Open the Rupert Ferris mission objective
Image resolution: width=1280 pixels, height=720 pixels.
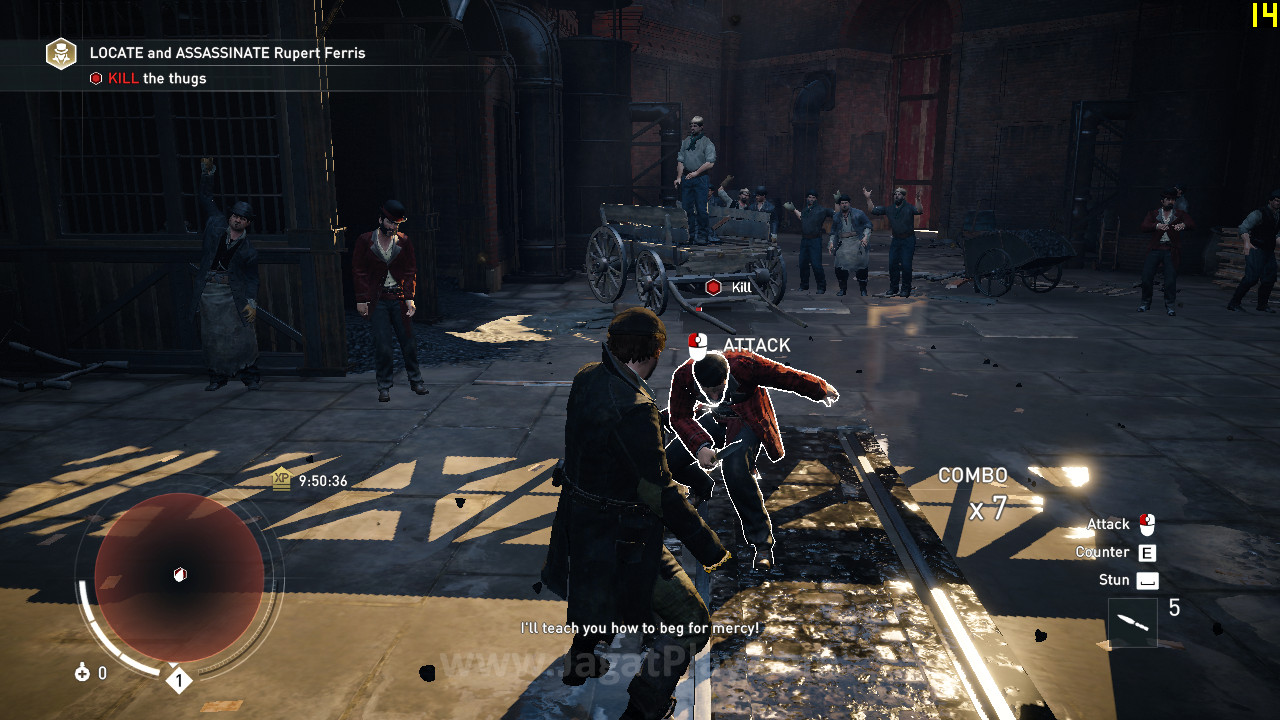[227, 53]
